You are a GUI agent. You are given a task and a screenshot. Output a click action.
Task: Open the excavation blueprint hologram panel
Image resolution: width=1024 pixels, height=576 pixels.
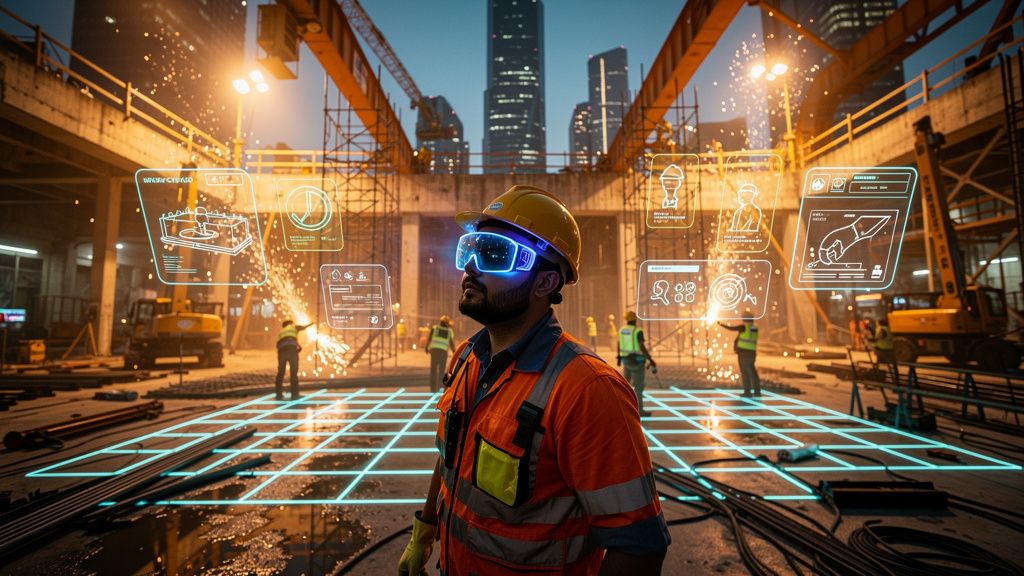(200, 226)
